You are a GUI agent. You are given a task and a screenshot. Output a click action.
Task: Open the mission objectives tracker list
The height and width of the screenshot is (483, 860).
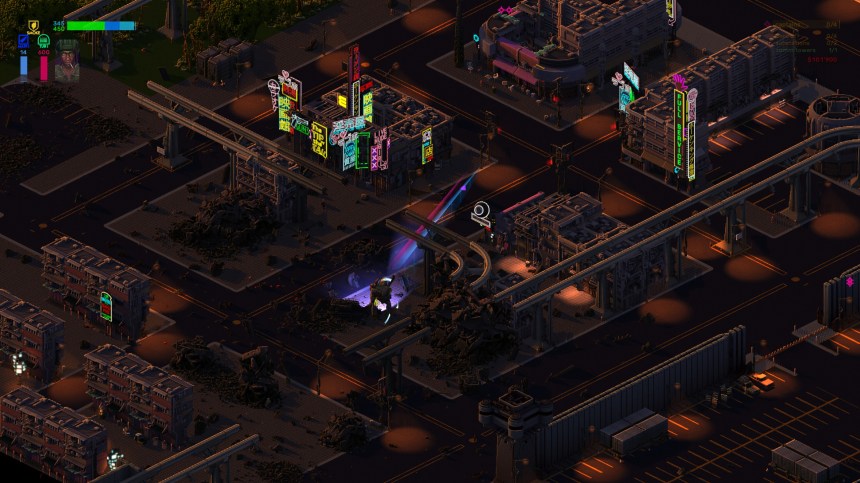[x=805, y=40]
